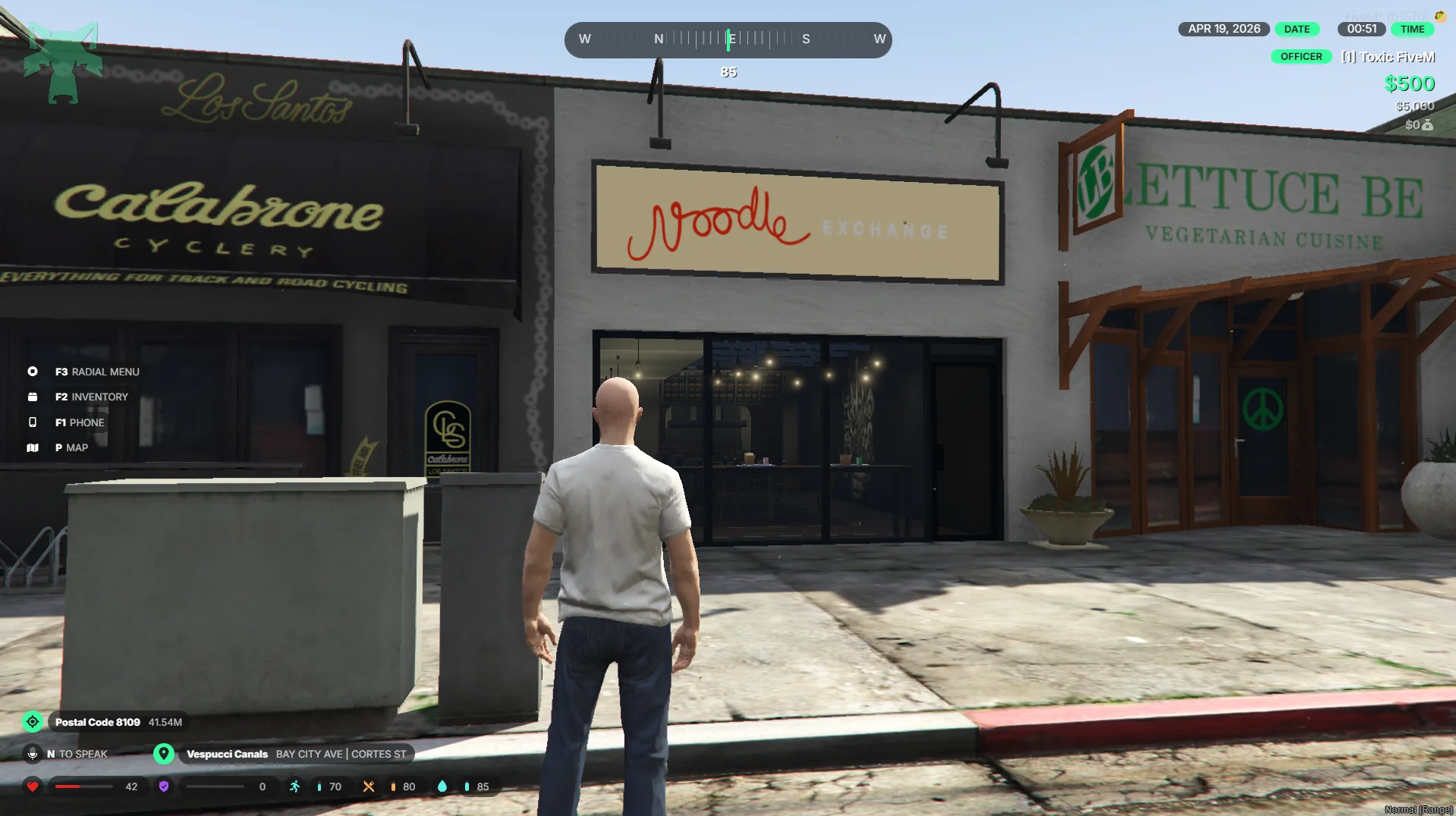
Task: Select the crossed utensils hunger icon
Action: [x=369, y=786]
